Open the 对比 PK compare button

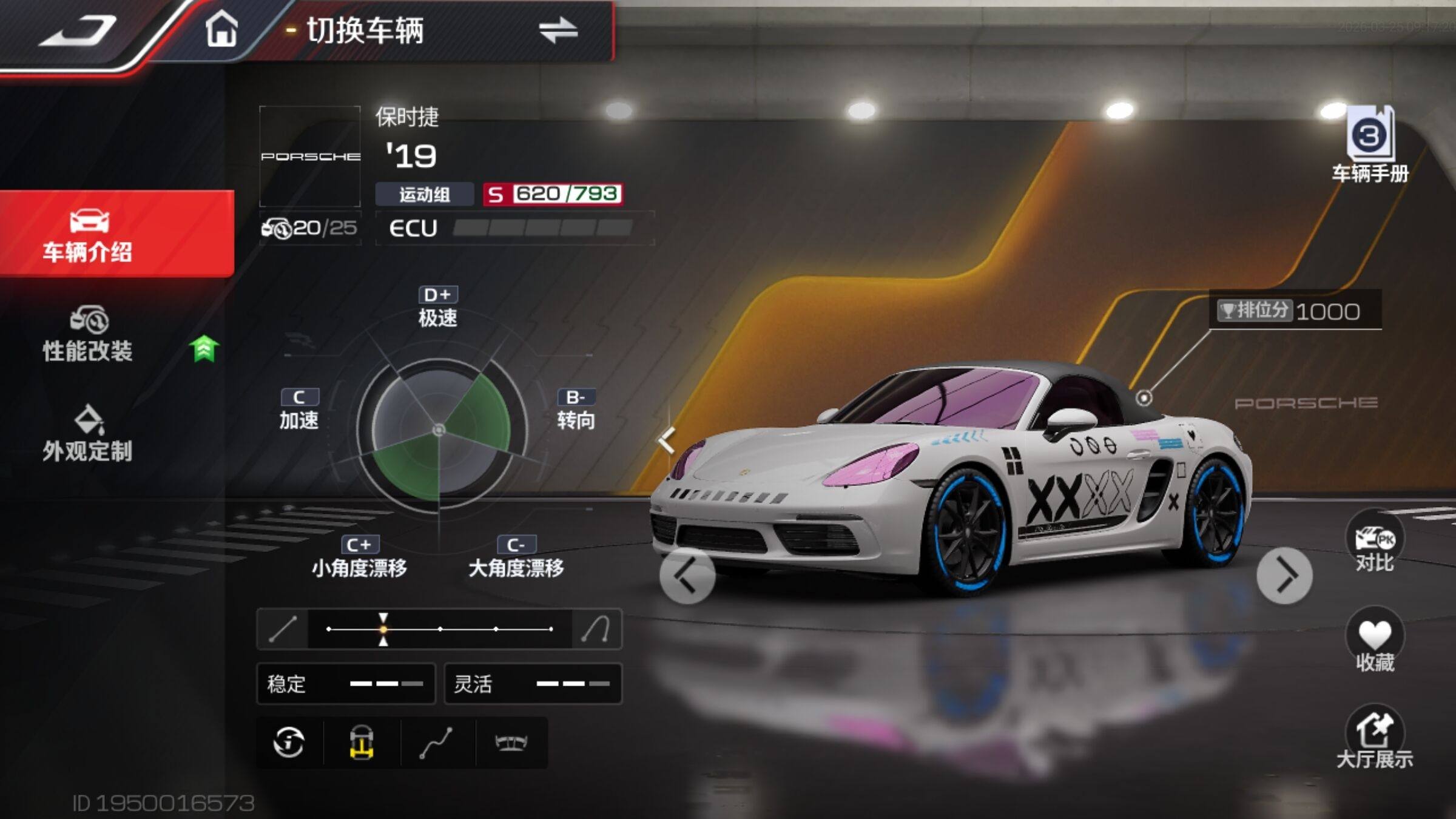point(1374,544)
